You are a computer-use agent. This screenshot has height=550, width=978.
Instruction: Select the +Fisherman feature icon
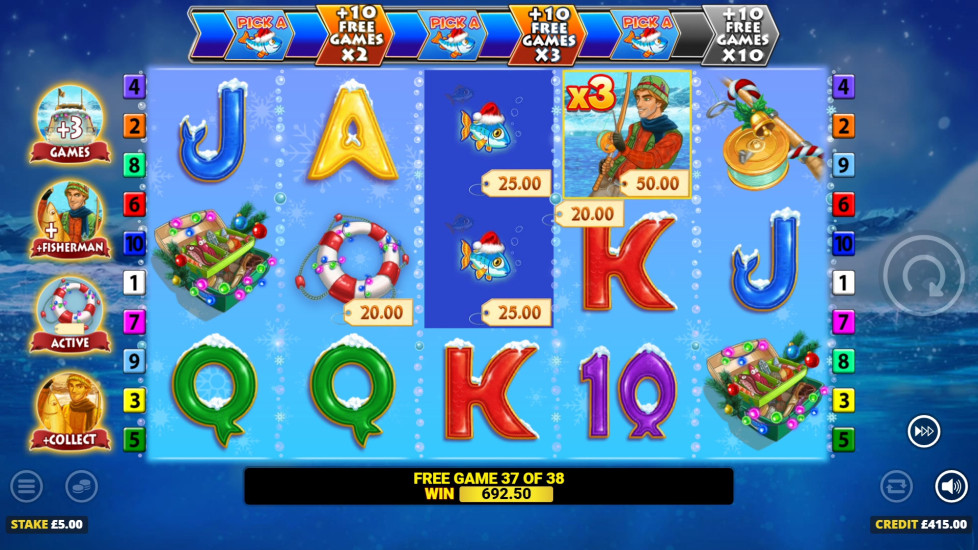tap(70, 219)
